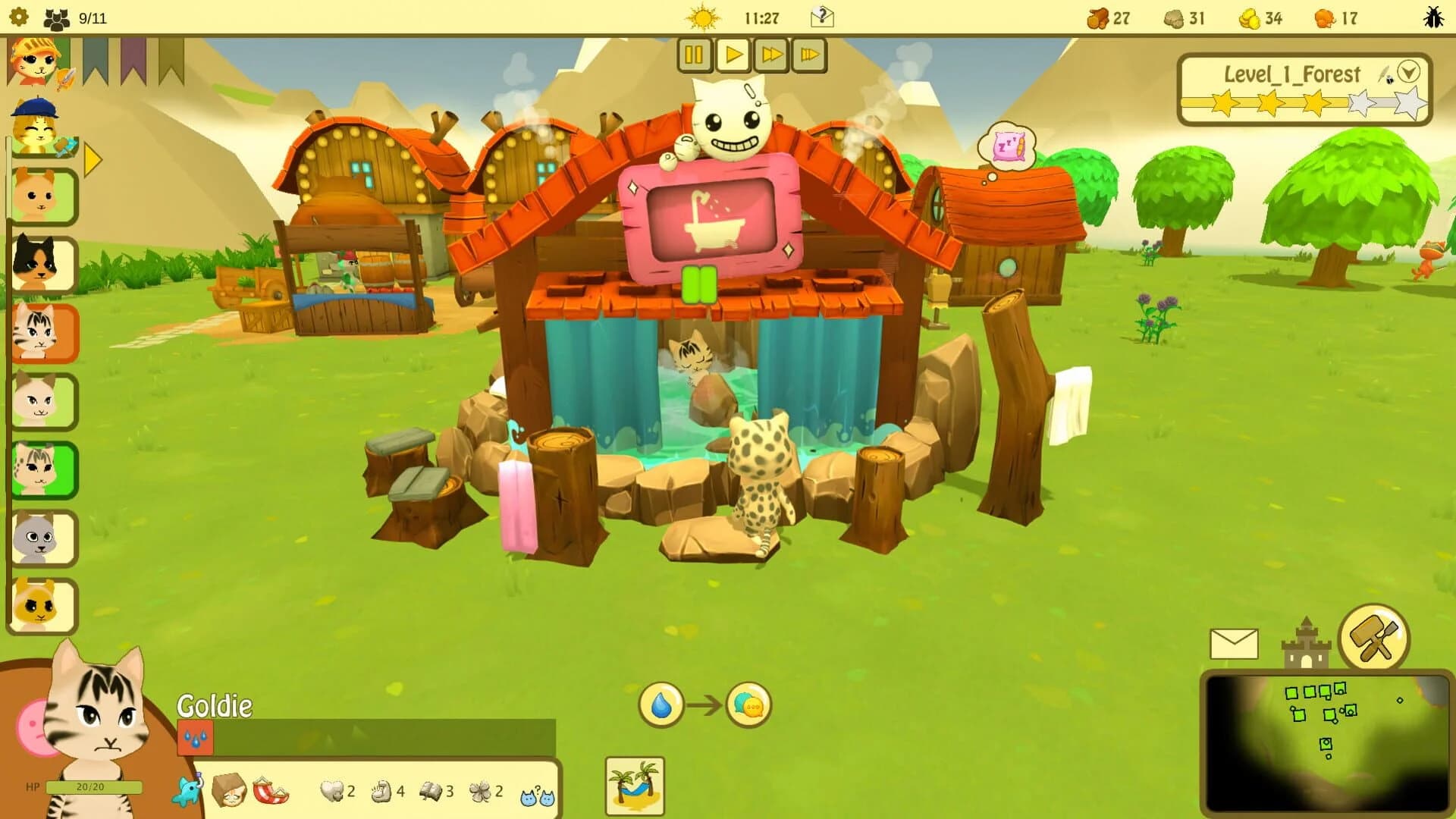Pause the game
The image size is (1456, 819).
(695, 55)
